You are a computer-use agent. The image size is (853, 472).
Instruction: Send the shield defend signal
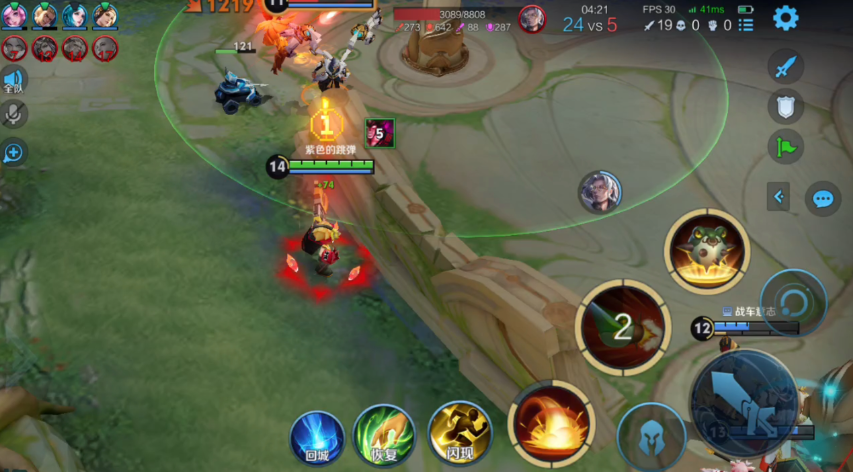pyautogui.click(x=786, y=106)
